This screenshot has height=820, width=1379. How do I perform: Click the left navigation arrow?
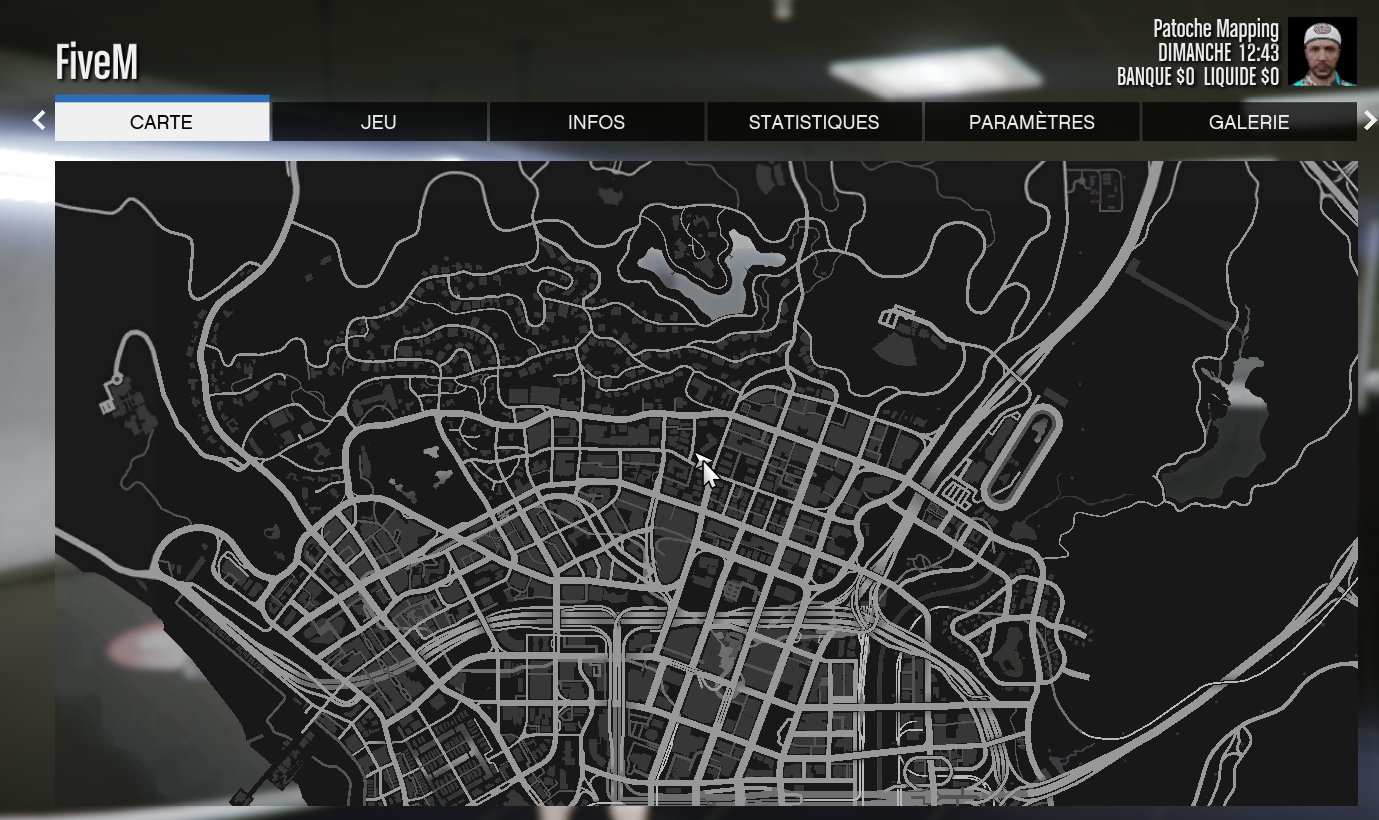tap(38, 120)
